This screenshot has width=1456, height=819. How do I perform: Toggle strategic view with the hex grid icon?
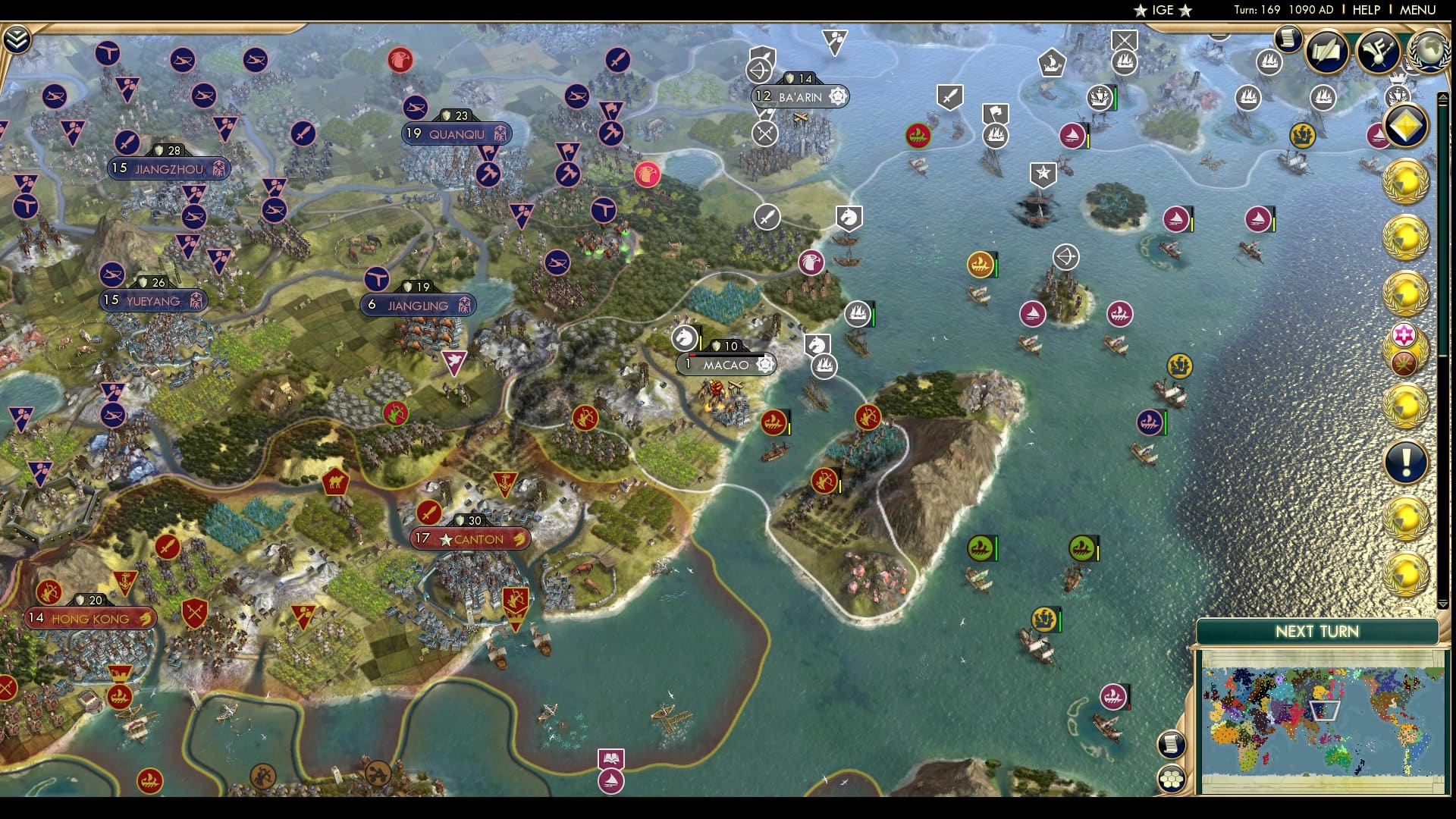click(1172, 779)
